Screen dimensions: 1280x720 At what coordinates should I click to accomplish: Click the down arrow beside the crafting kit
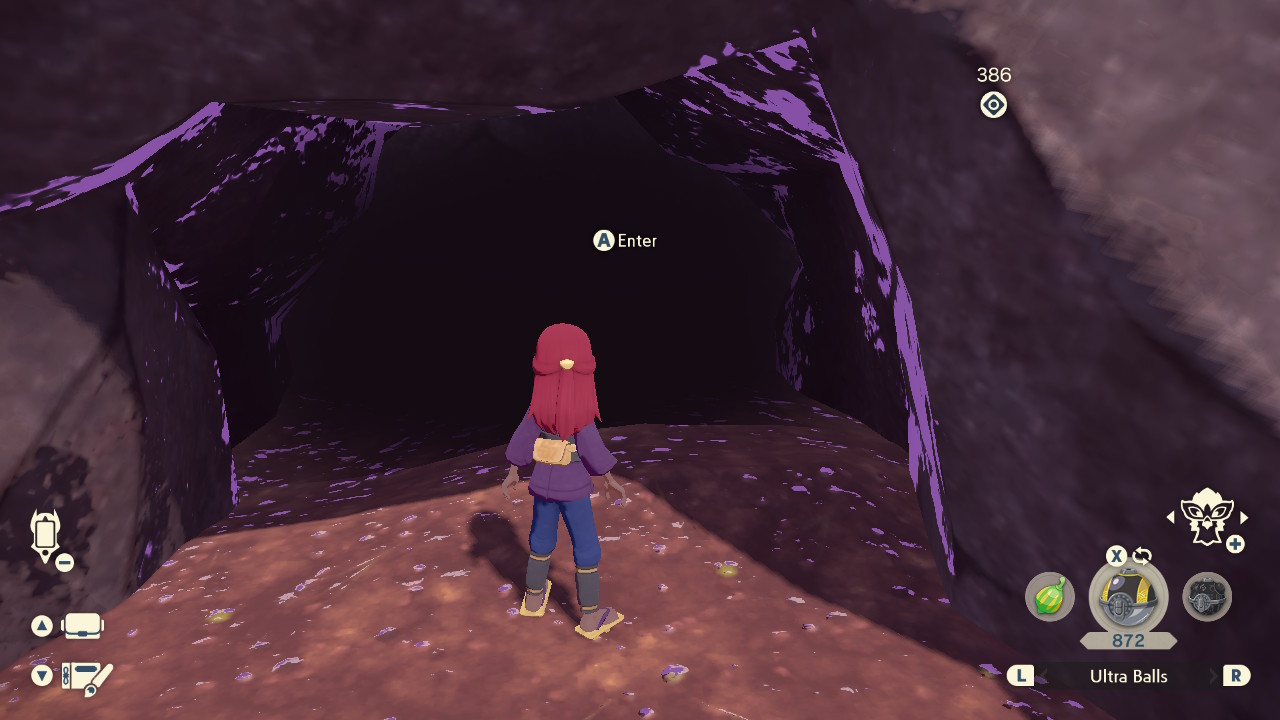point(40,675)
